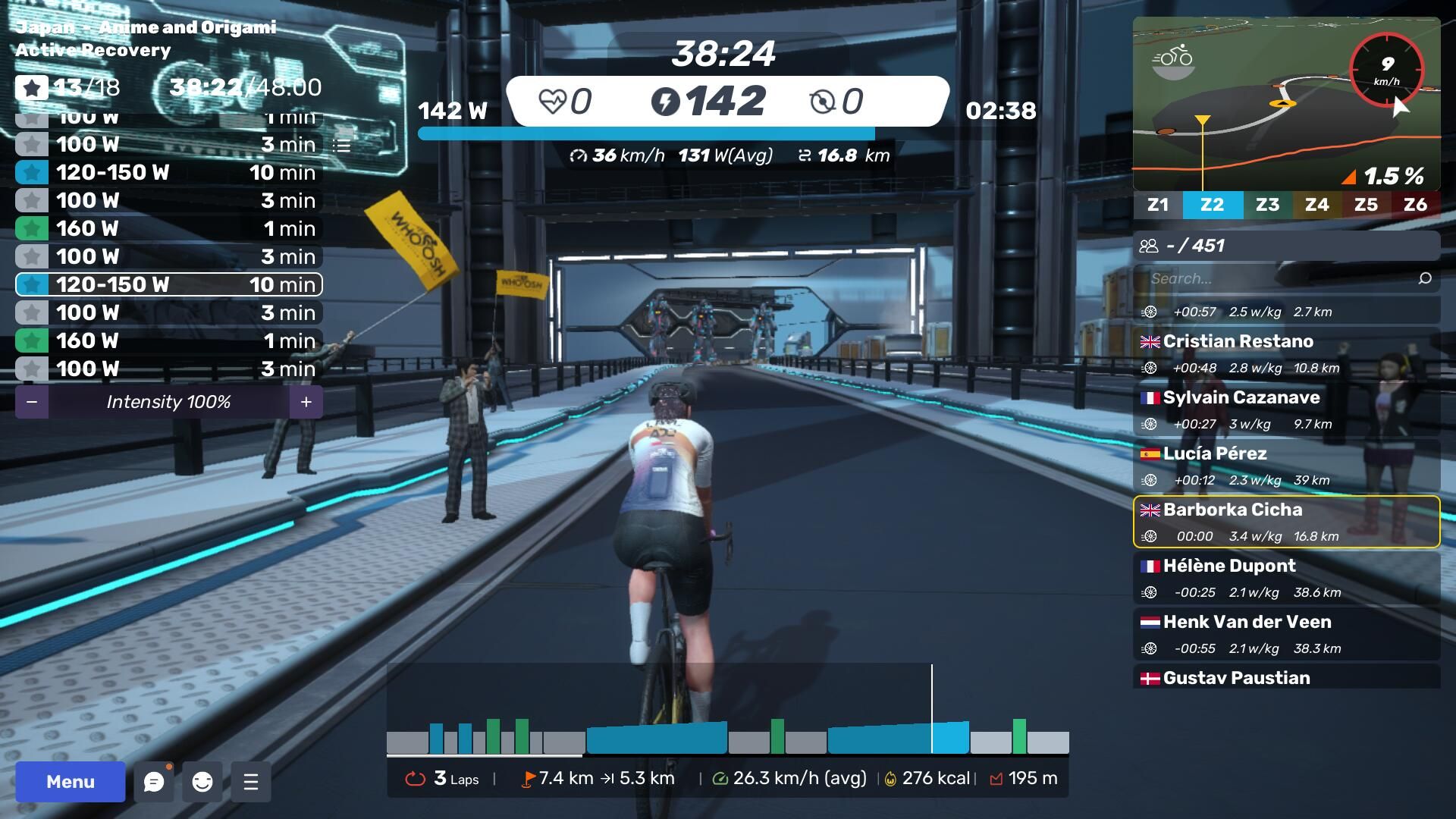Select Hélène Dupont's rider row
The image size is (1456, 819).
pyautogui.click(x=1286, y=578)
